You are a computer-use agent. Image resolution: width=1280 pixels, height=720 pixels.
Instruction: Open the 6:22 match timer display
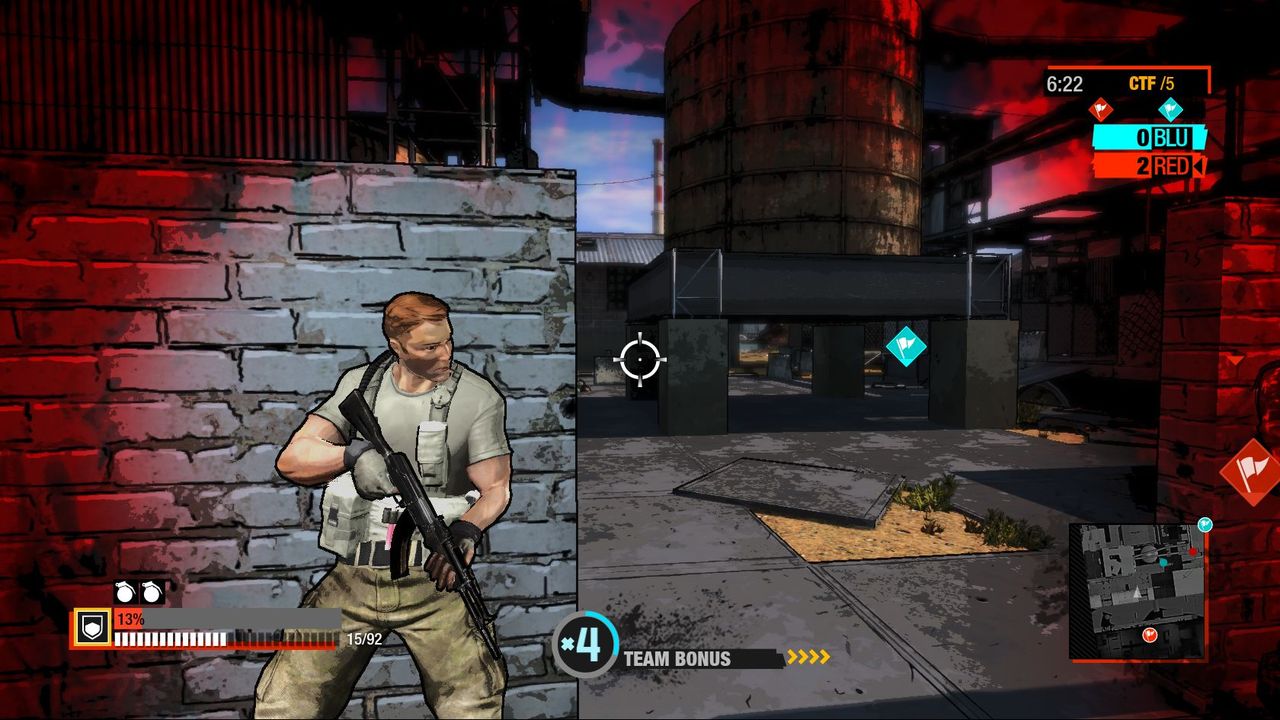pos(1068,82)
